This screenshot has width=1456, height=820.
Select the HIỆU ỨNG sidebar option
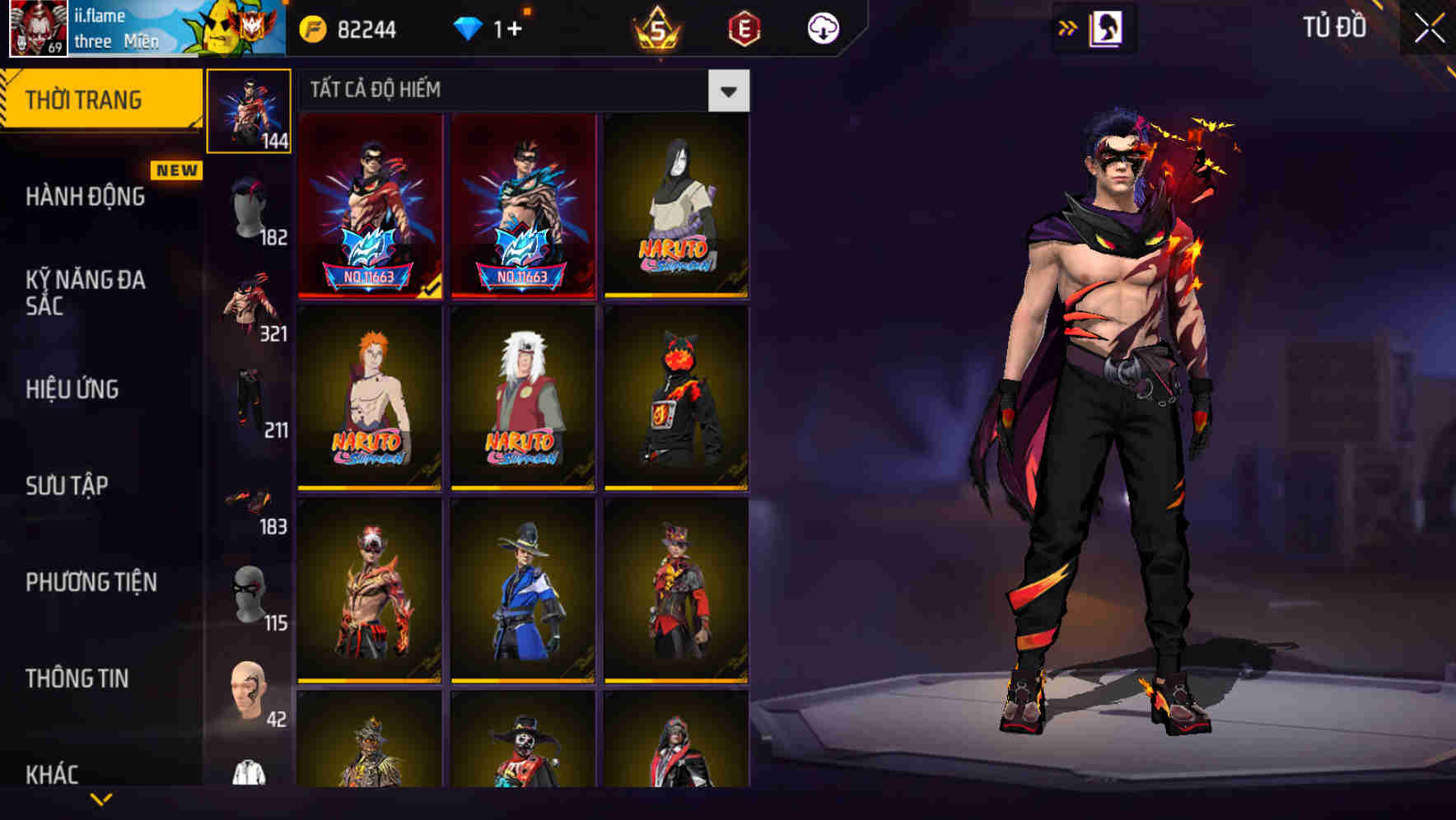tap(72, 390)
